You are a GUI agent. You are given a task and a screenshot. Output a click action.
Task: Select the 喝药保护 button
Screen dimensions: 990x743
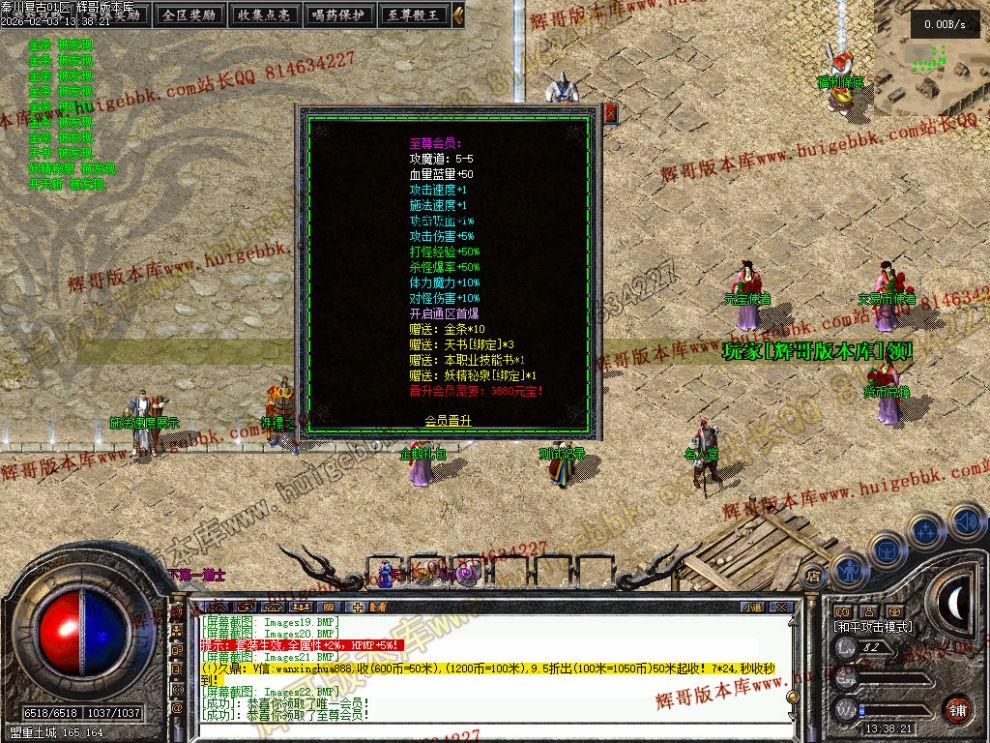coord(336,15)
